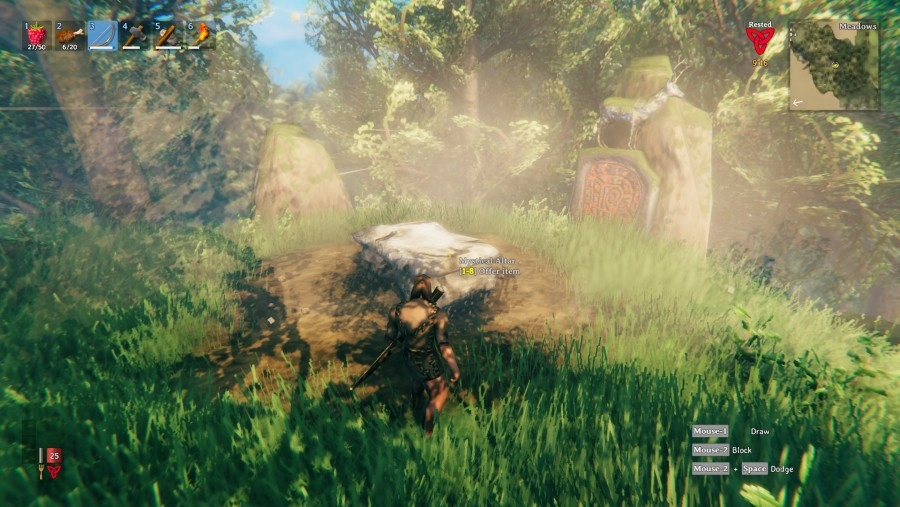The width and height of the screenshot is (900, 507).
Task: Click the Rested status effect icon
Action: (760, 40)
